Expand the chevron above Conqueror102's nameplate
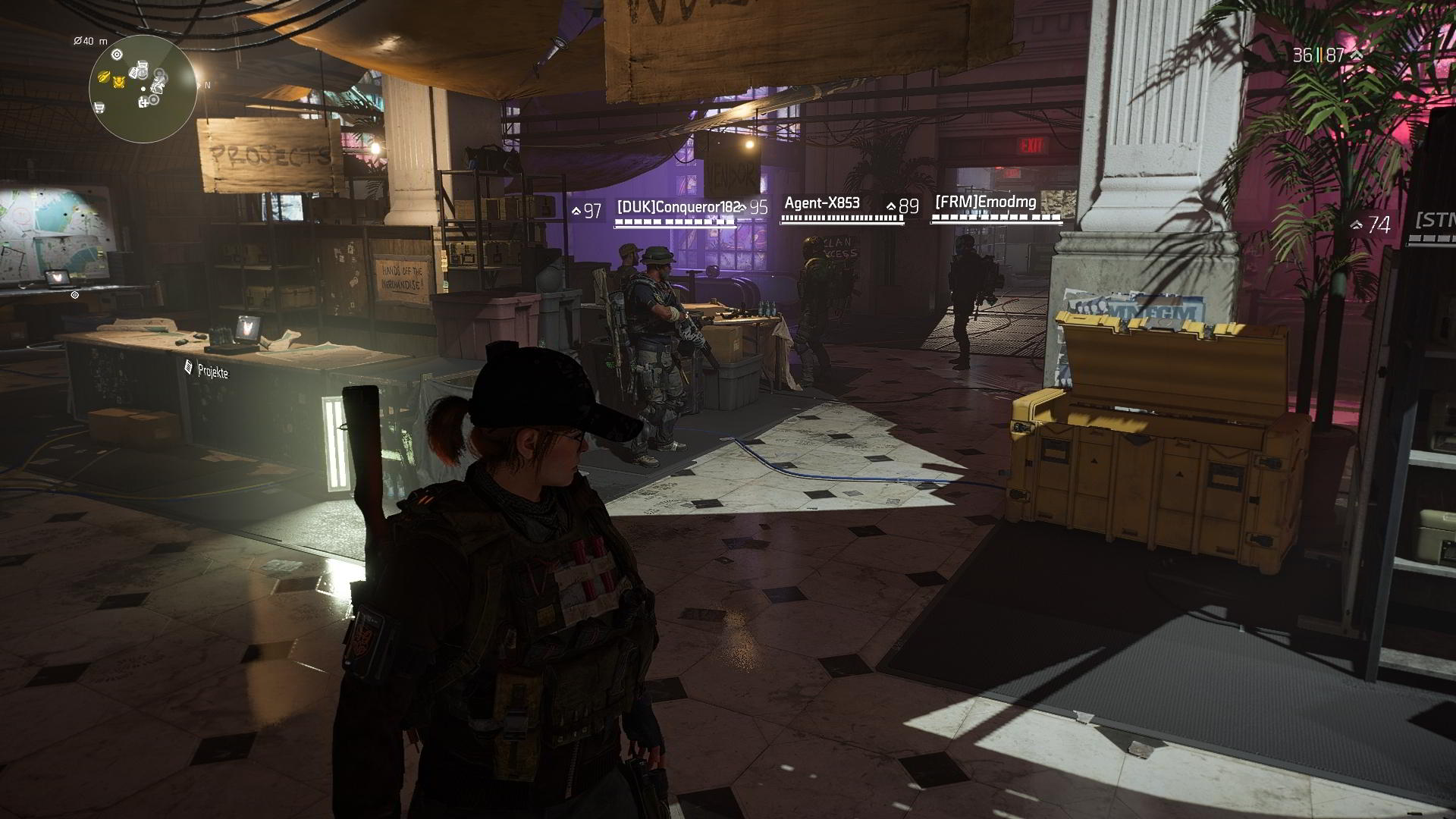This screenshot has width=1456, height=819. 741,207
